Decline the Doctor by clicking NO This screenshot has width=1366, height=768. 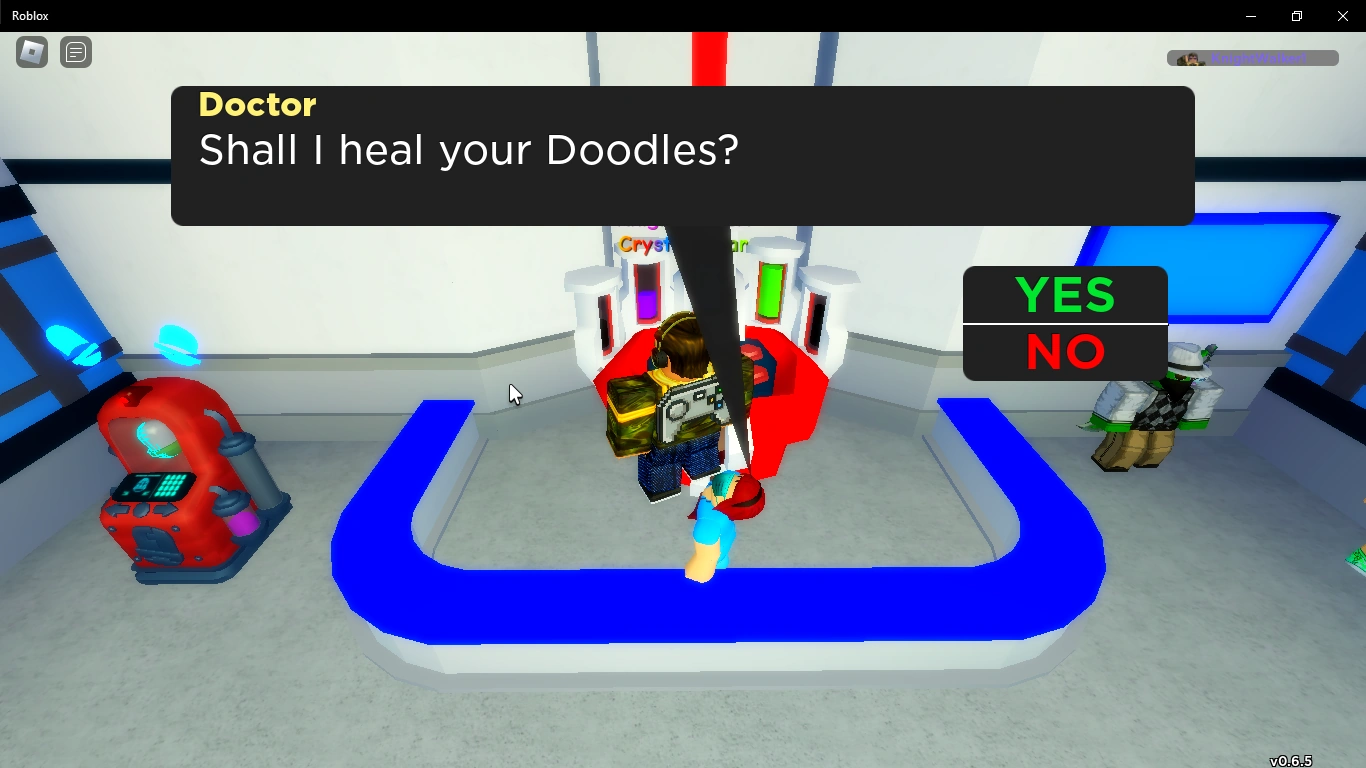pos(1064,352)
